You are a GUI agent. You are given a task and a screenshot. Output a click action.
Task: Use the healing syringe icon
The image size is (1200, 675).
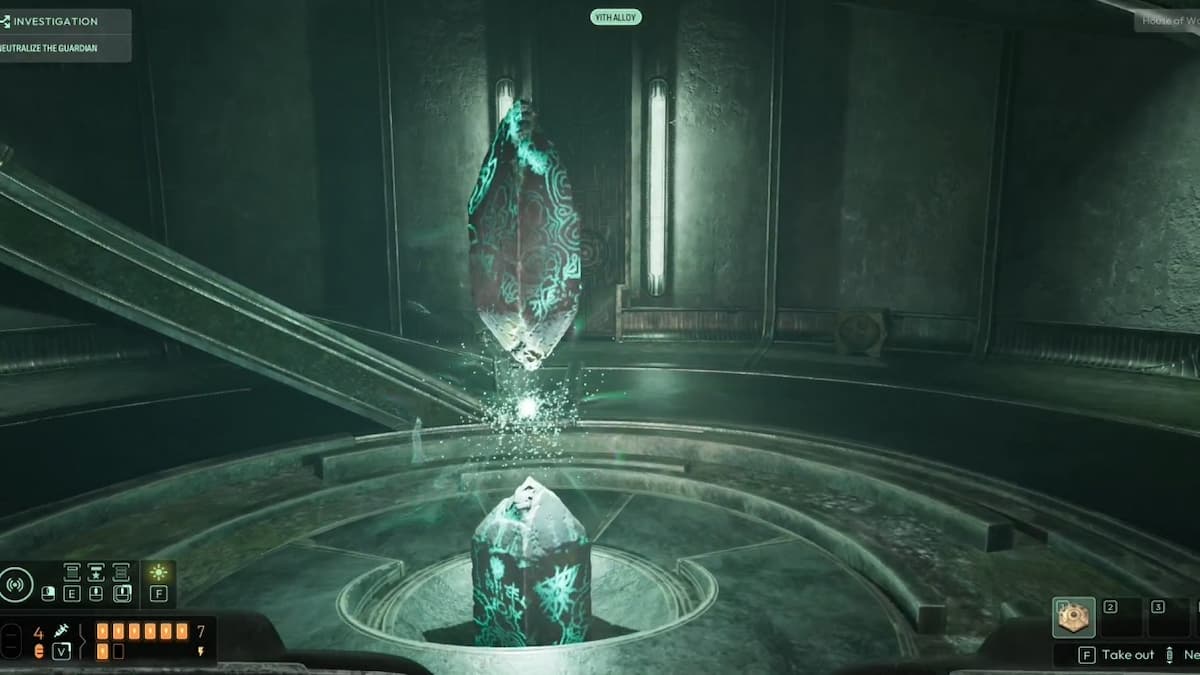pyautogui.click(x=62, y=633)
